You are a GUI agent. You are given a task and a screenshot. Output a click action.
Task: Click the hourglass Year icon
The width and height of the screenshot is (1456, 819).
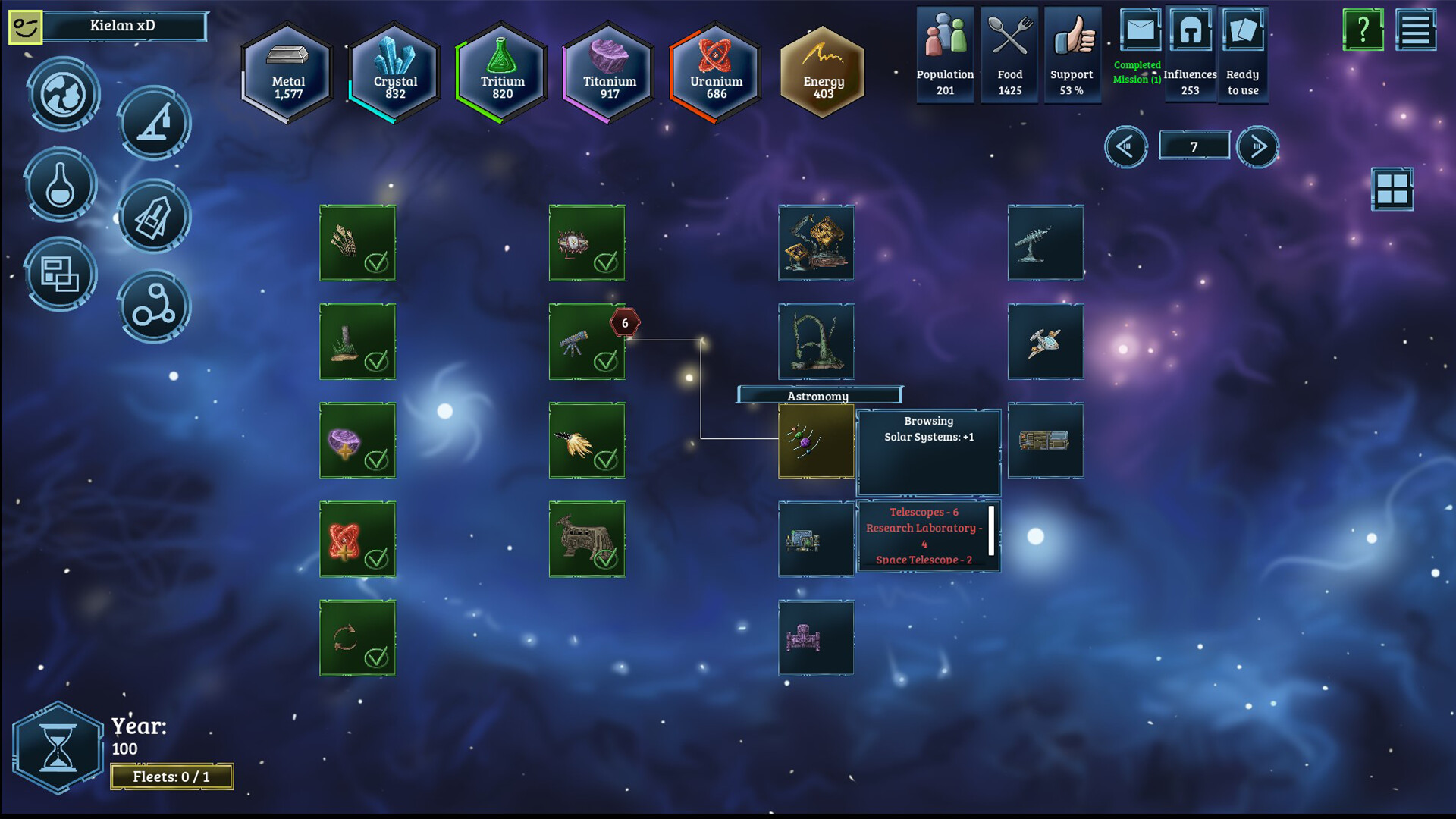click(x=59, y=746)
